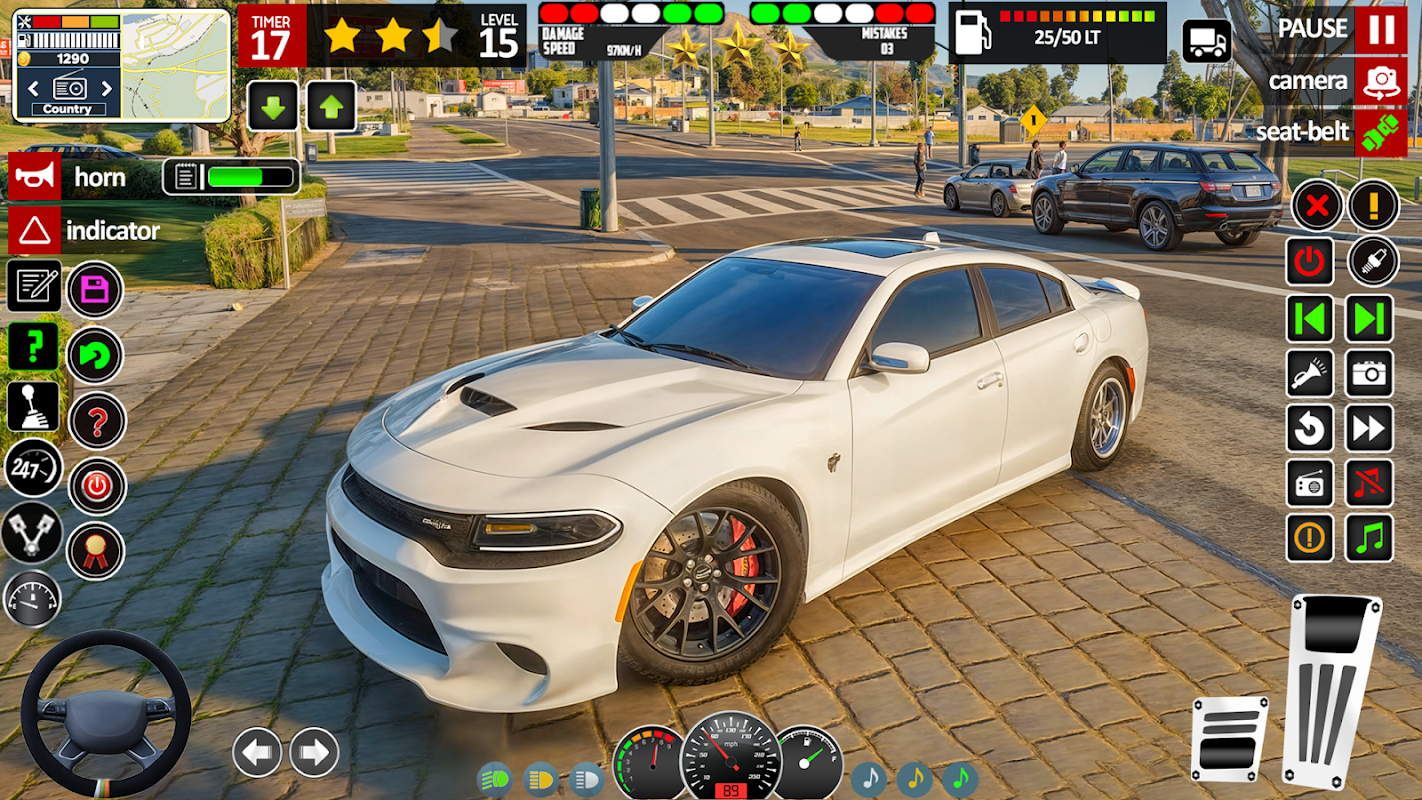Toggle the flashlight icon
Image resolution: width=1422 pixels, height=800 pixels.
1309,374
